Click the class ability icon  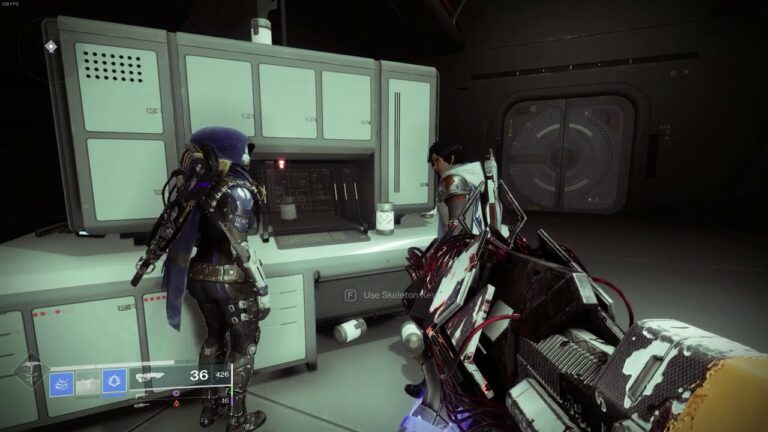point(114,381)
